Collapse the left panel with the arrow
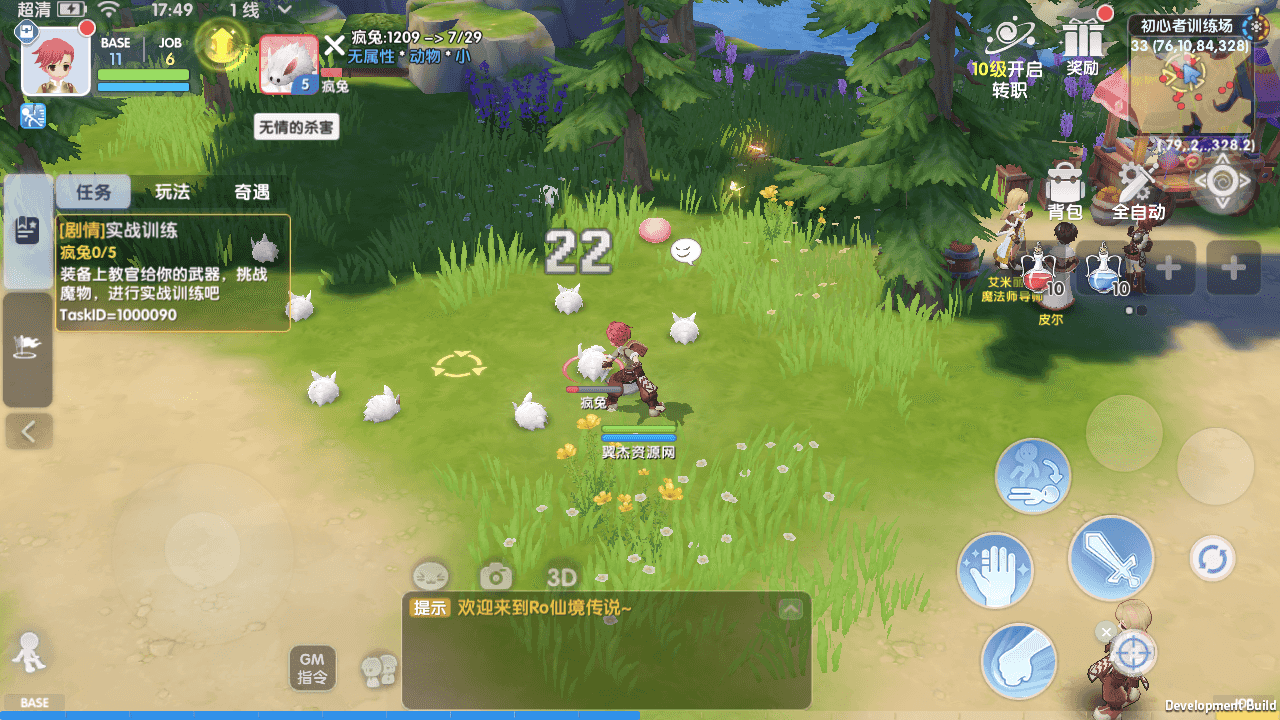 tap(29, 432)
